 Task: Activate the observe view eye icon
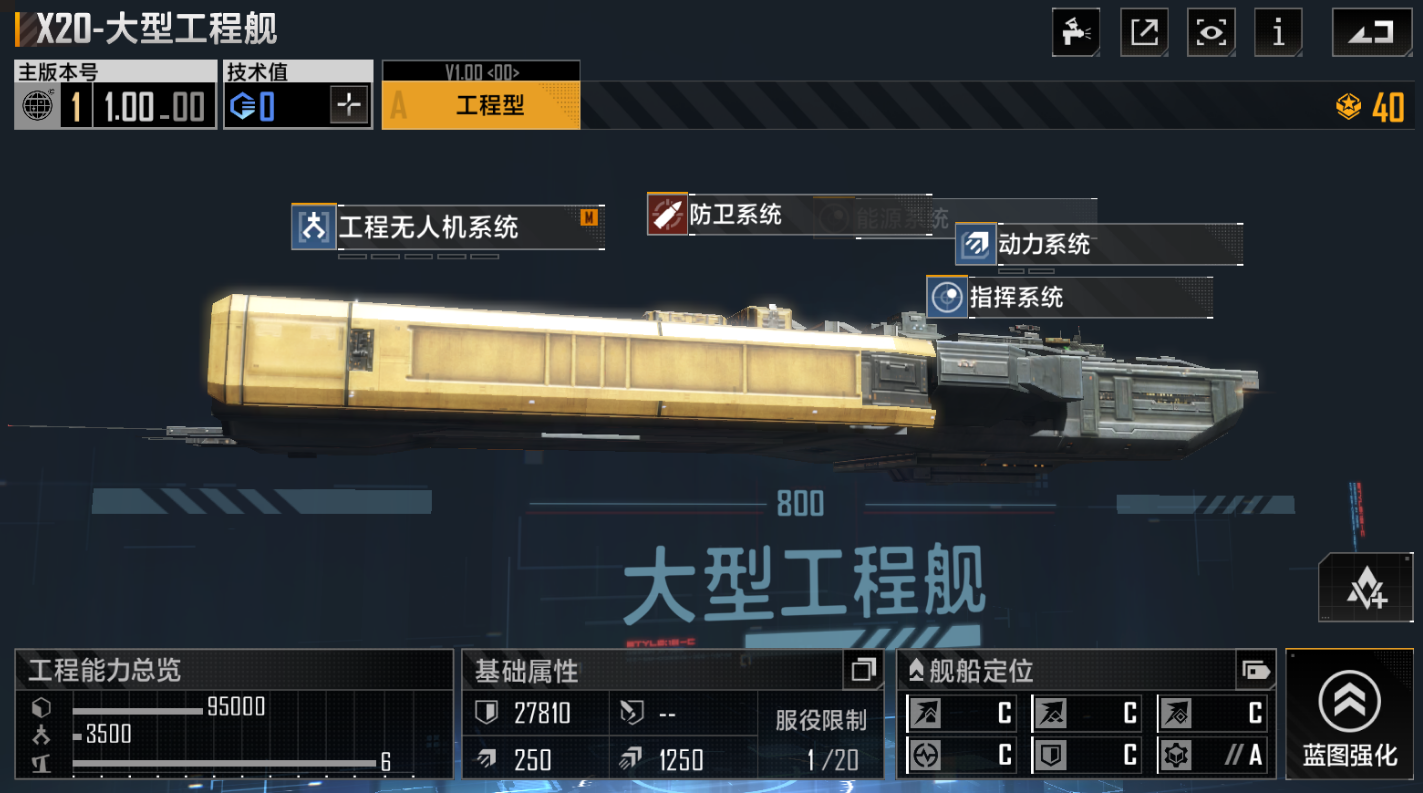click(x=1211, y=31)
